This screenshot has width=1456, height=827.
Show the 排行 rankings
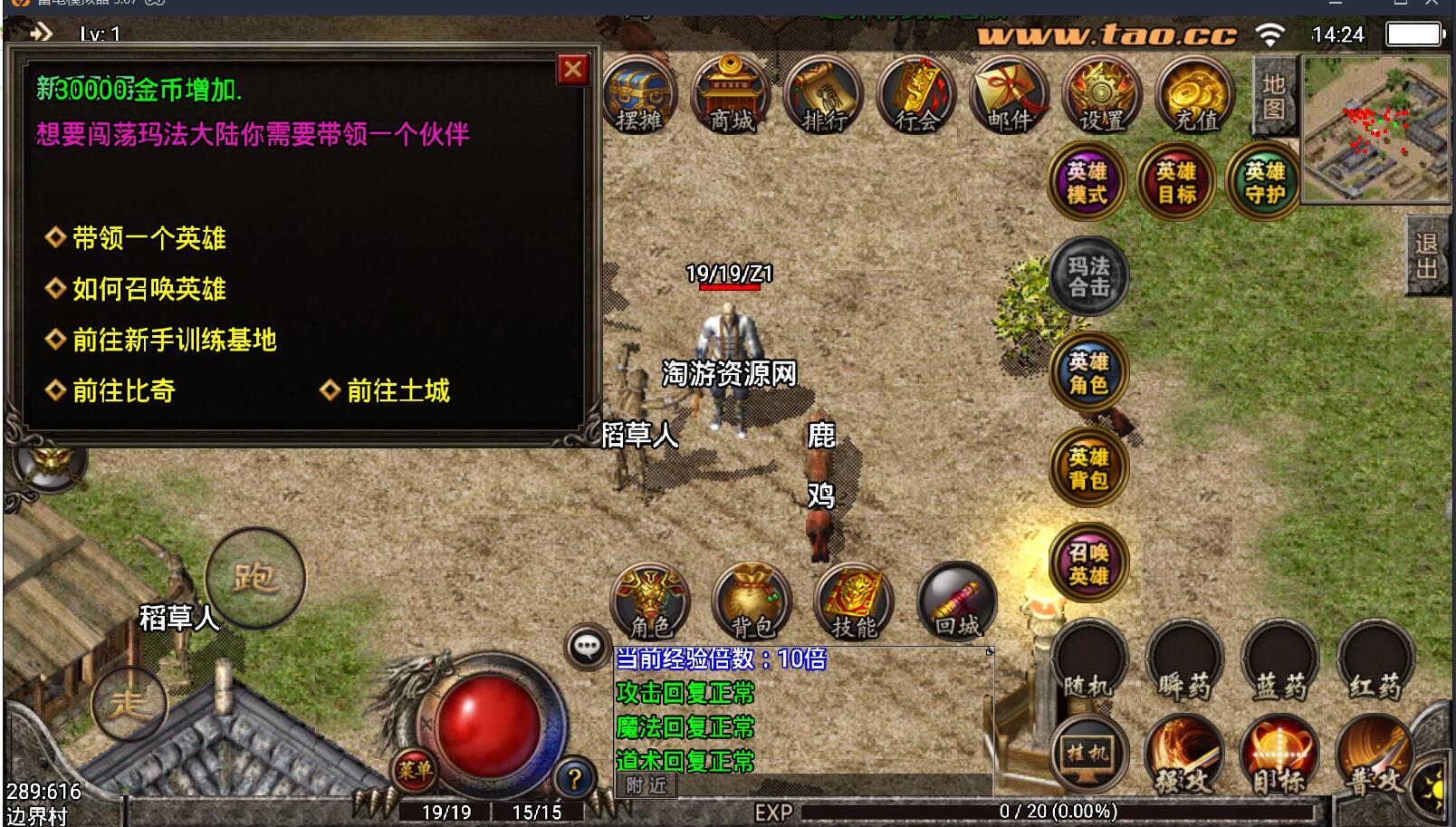pyautogui.click(x=825, y=95)
